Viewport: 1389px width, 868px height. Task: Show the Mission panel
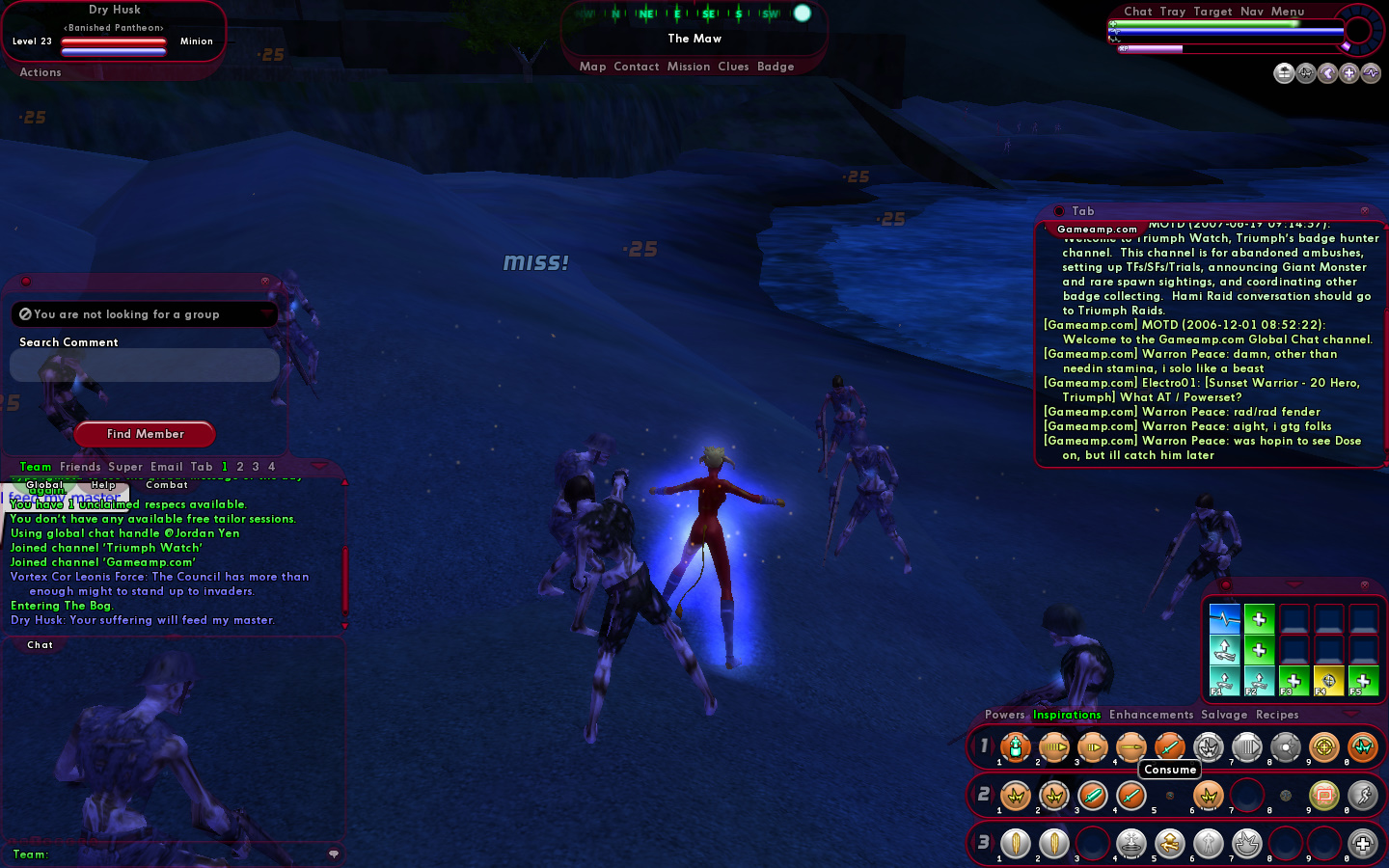point(689,67)
